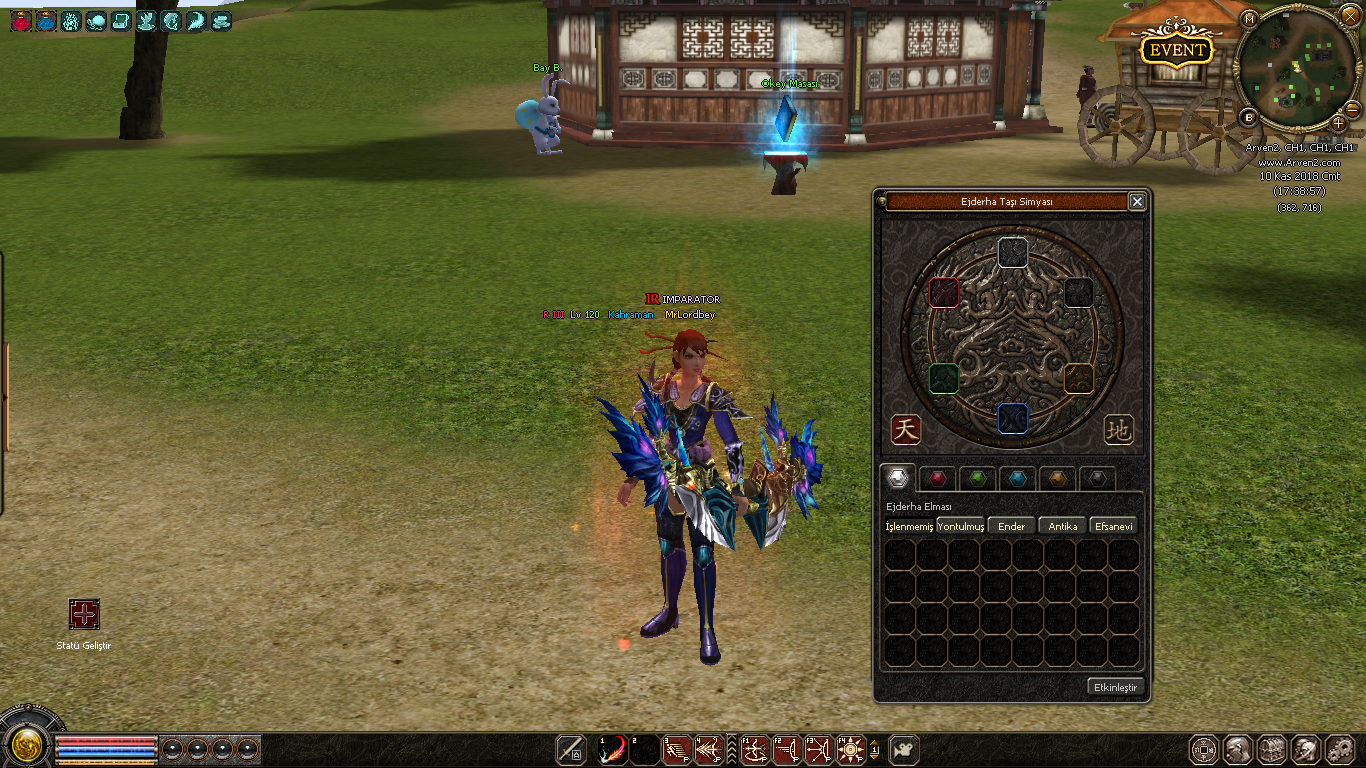Open the EVENT button
This screenshot has width=1366, height=768.
pos(1178,50)
